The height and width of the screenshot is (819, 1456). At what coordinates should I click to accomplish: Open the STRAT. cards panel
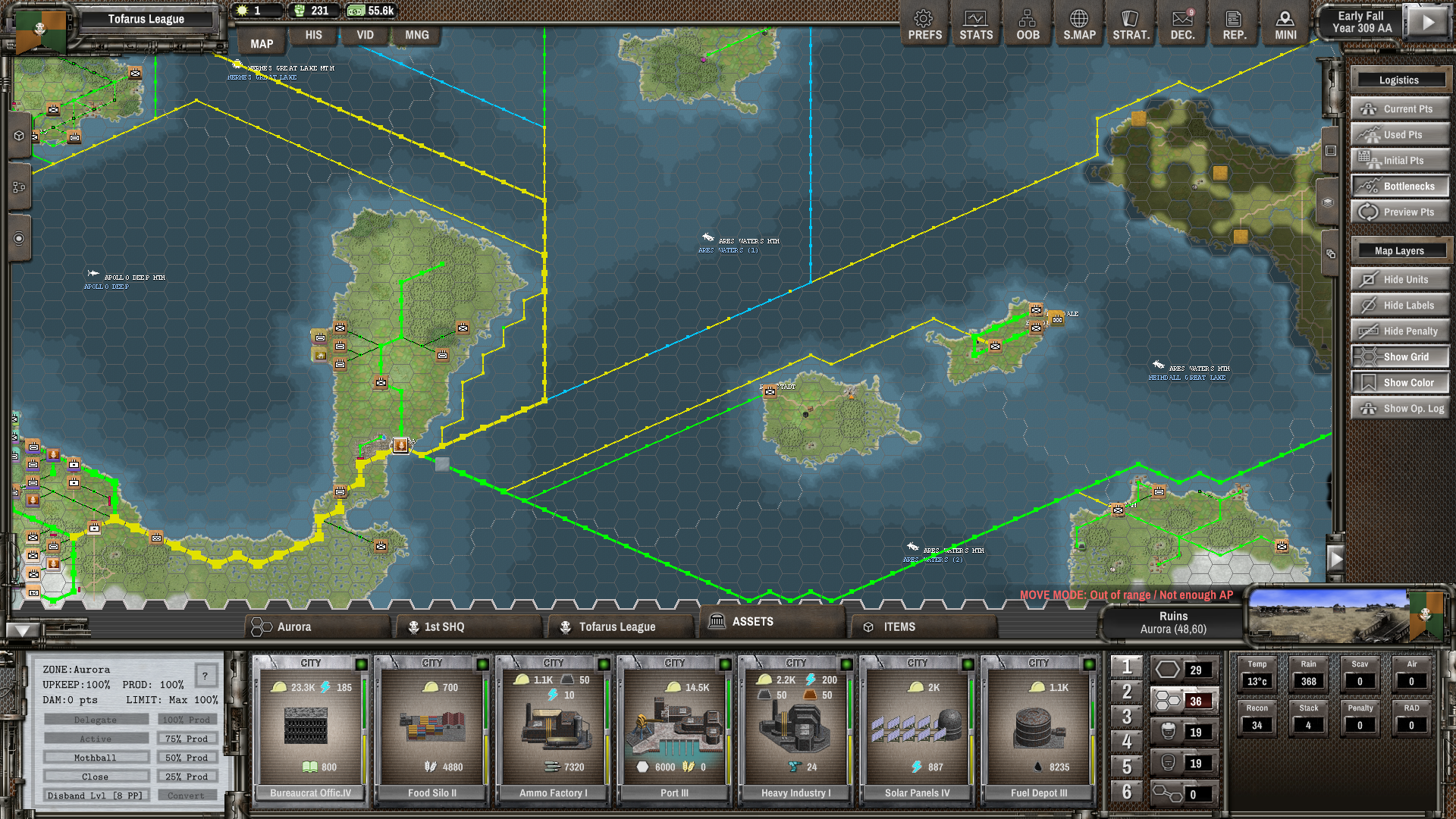click(1131, 24)
